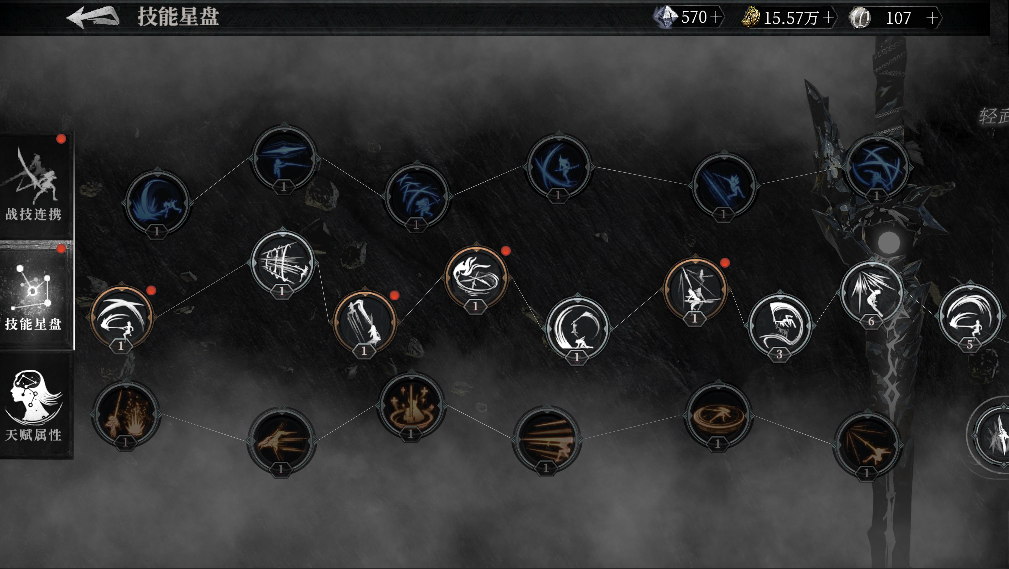Select the level 5 white skill node
The width and height of the screenshot is (1009, 569).
[x=969, y=315]
